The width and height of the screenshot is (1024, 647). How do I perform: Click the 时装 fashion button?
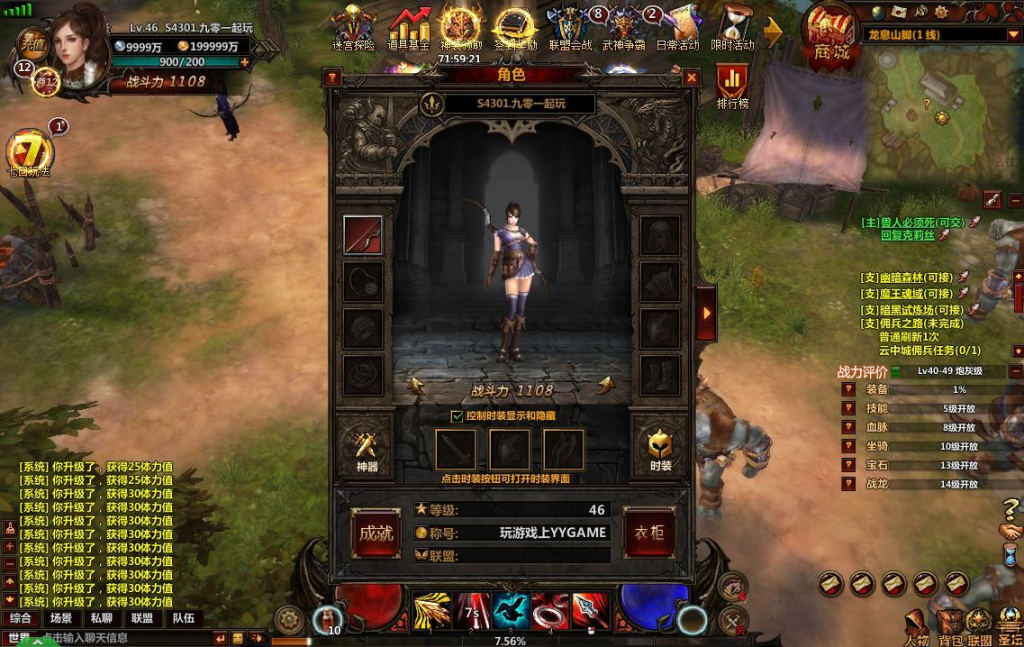click(660, 443)
